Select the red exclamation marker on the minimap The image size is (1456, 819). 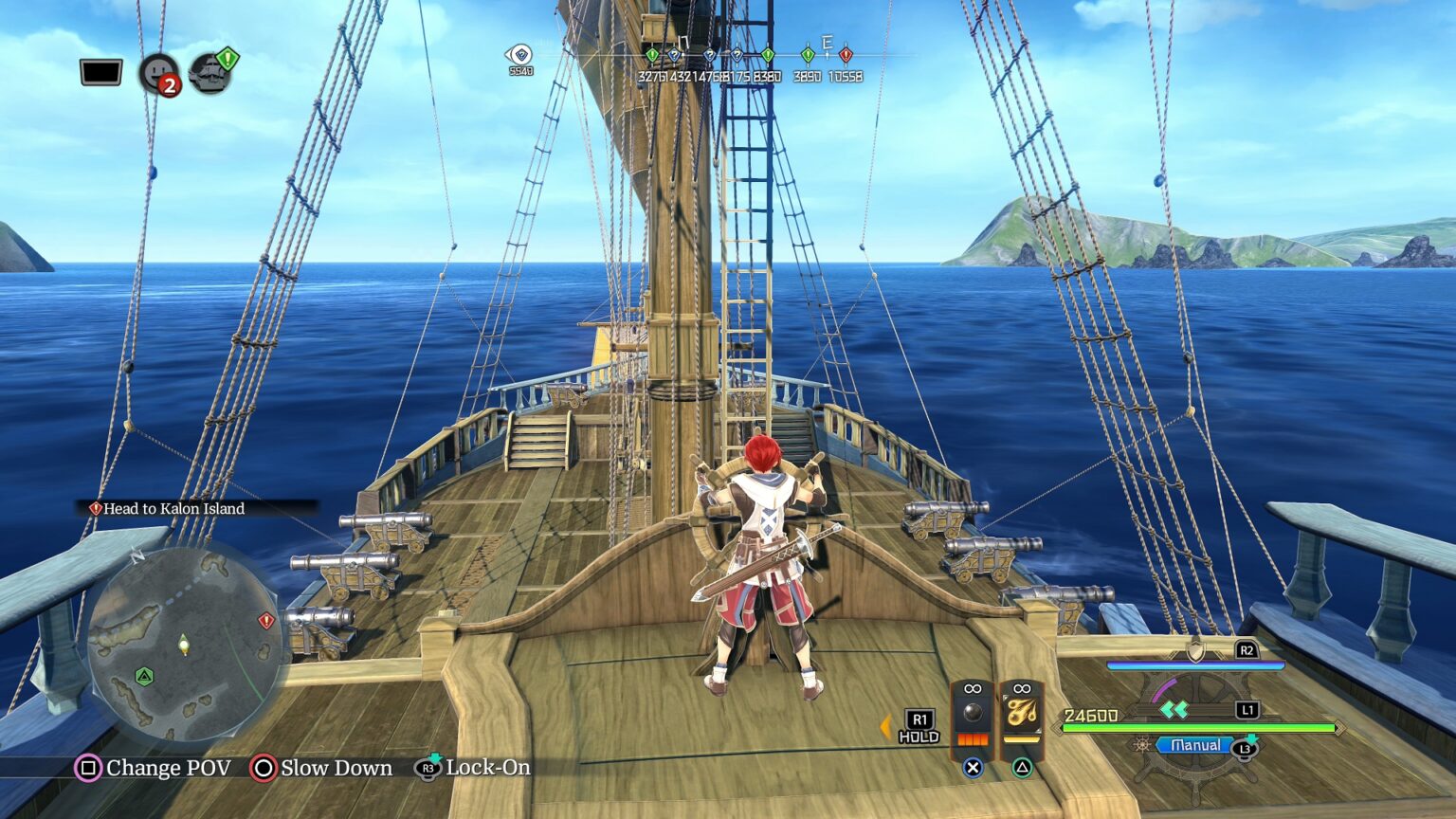[x=266, y=621]
